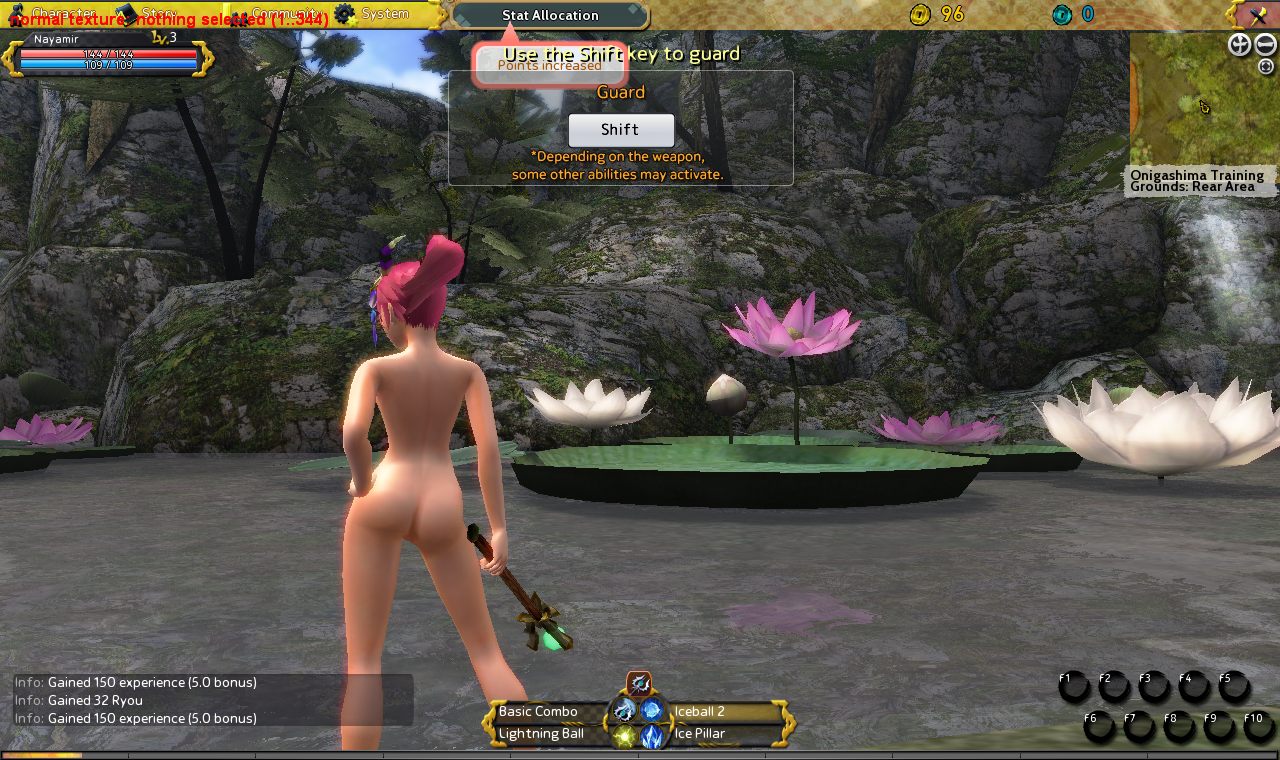Open the Stat Allocation panel

click(x=550, y=15)
